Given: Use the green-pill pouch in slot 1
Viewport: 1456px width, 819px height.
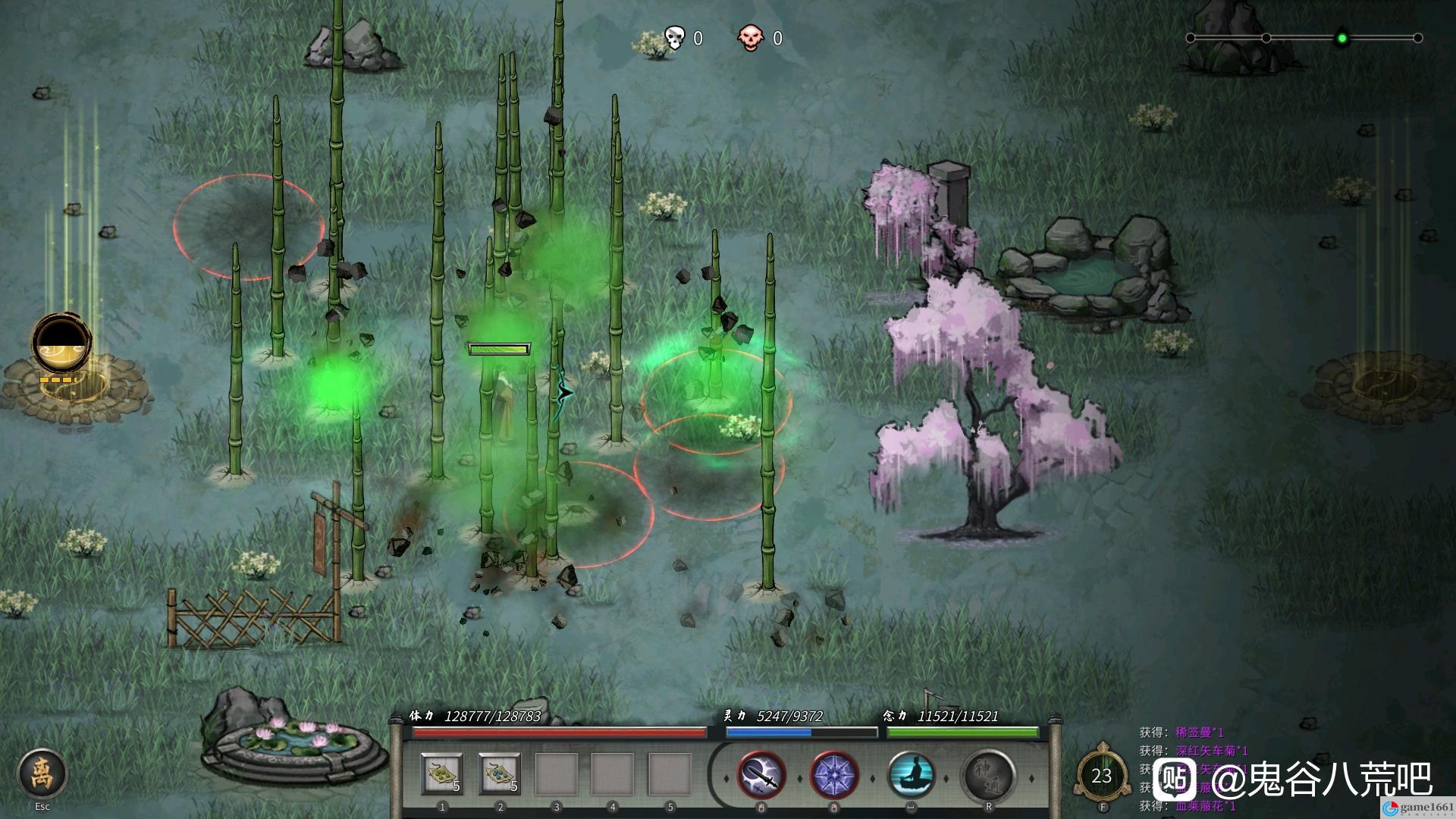Looking at the screenshot, I should point(441,774).
